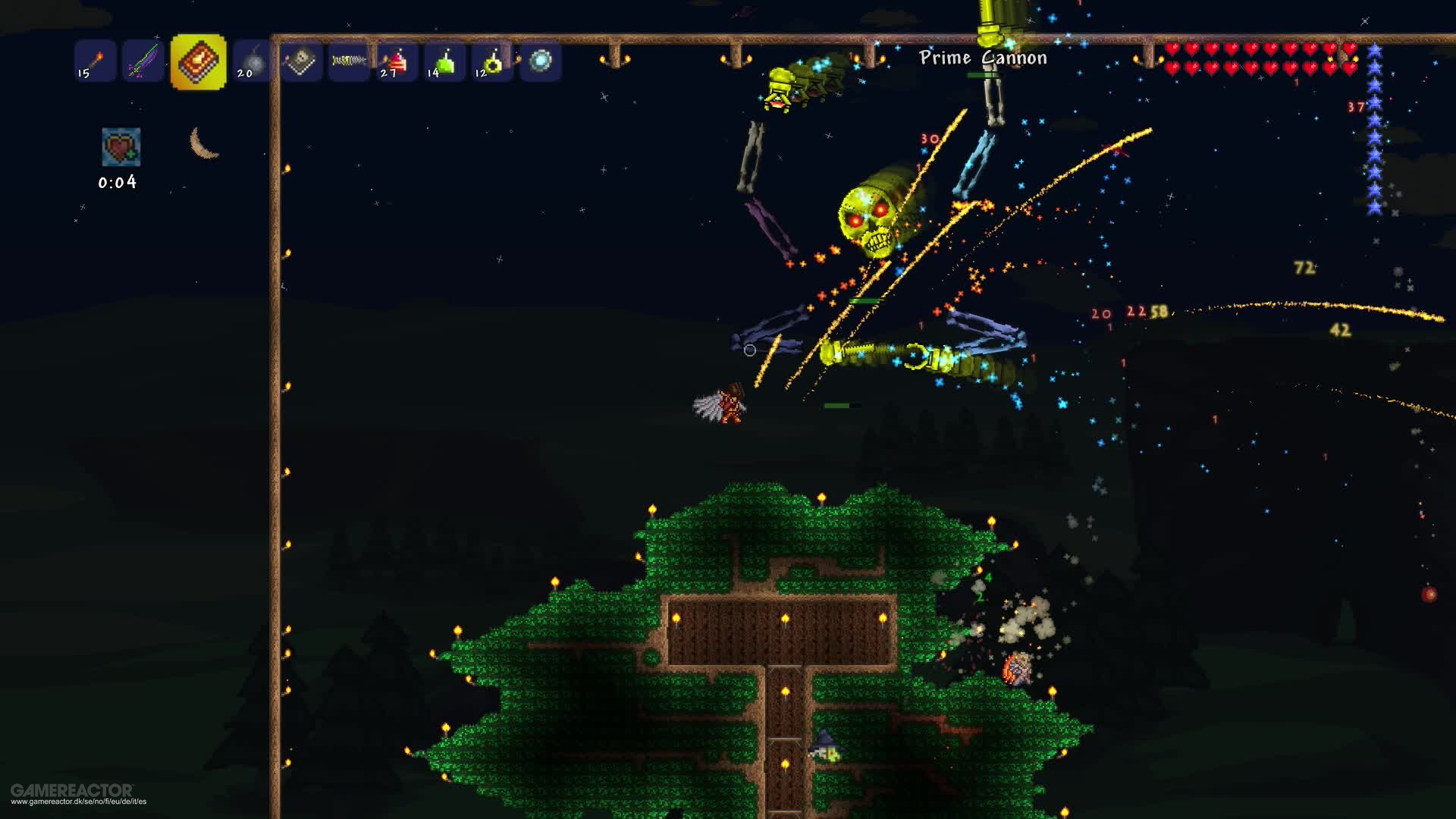The image size is (1456, 819).
Task: Click the Prime Cannon health bar
Action: 981,75
